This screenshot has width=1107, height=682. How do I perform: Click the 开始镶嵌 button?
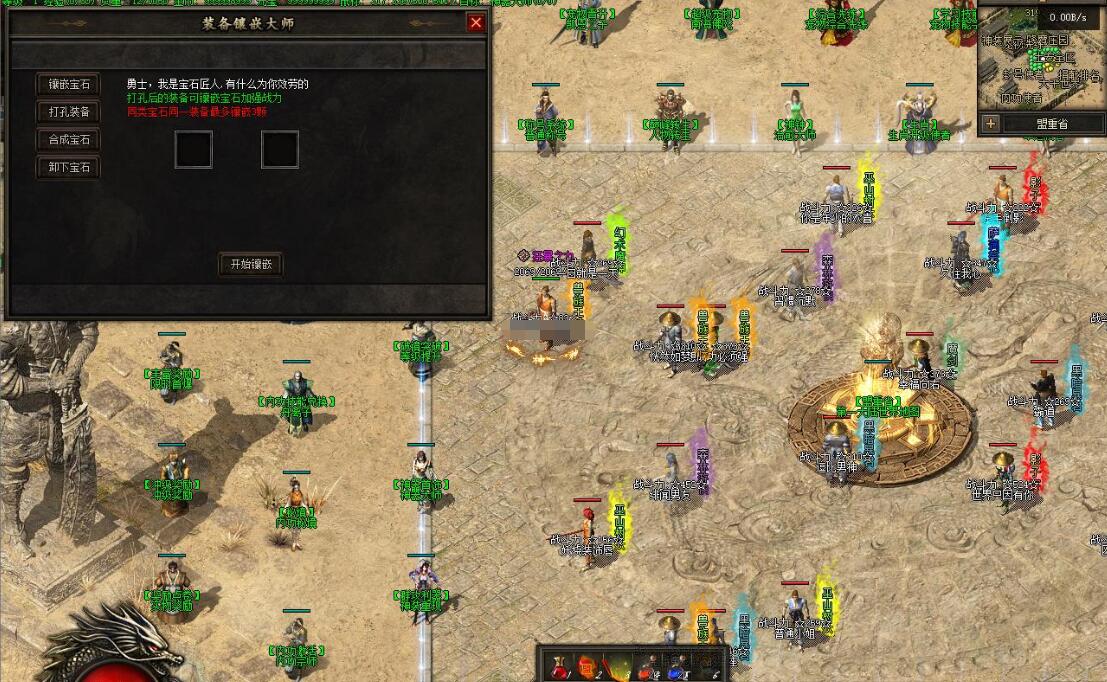(x=251, y=264)
